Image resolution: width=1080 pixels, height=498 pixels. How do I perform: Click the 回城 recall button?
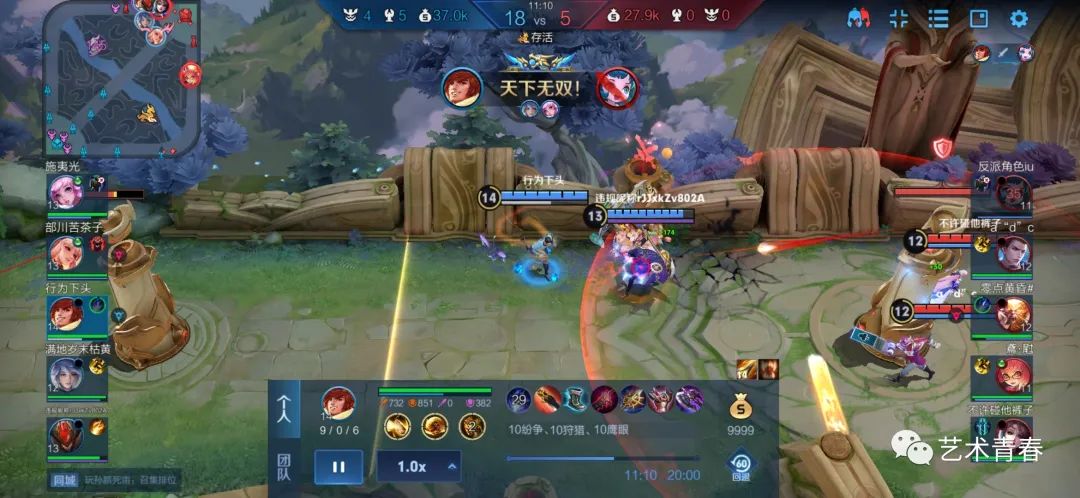click(64, 481)
